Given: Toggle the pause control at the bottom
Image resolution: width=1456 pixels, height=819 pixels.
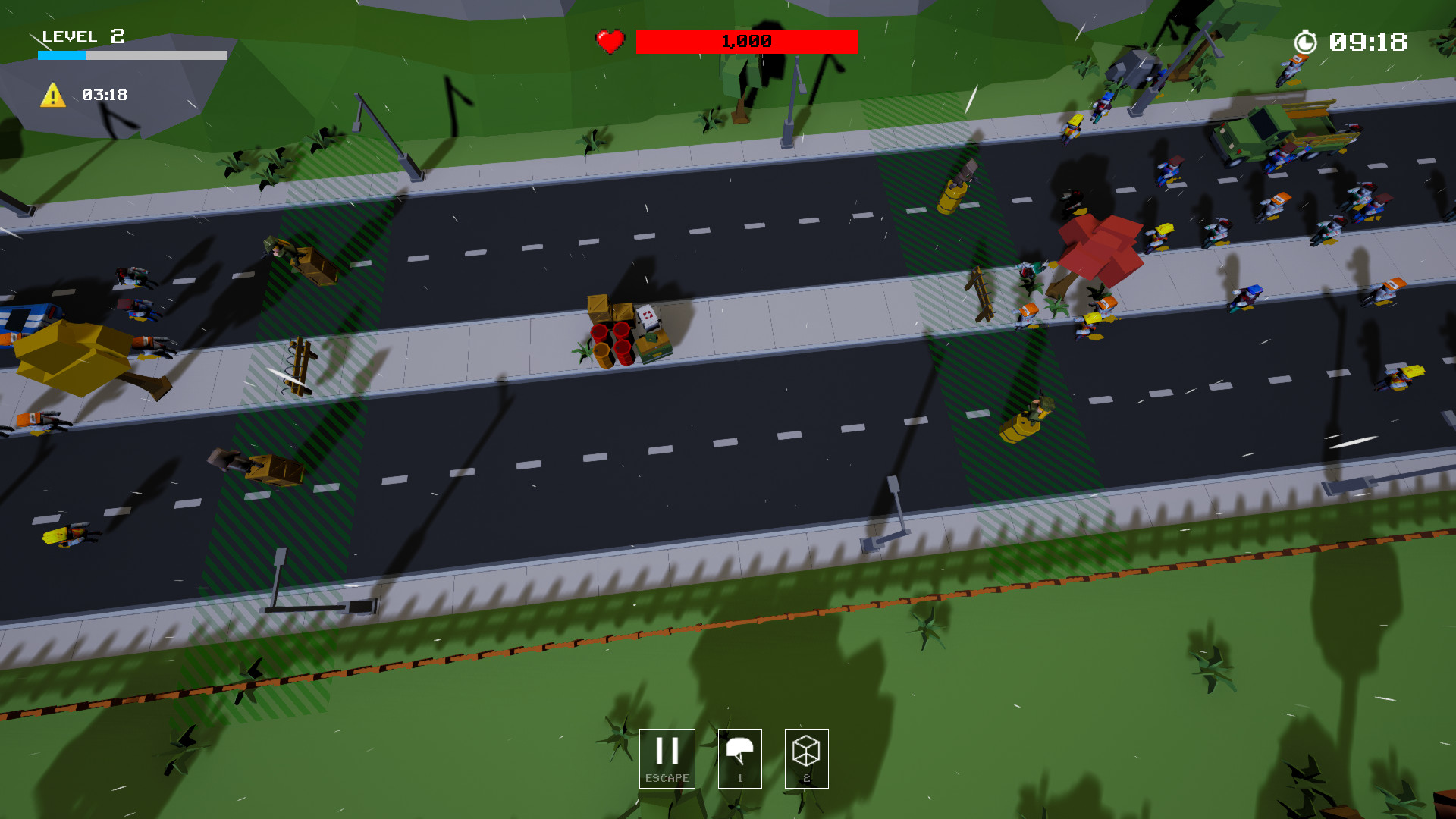Looking at the screenshot, I should [x=667, y=751].
